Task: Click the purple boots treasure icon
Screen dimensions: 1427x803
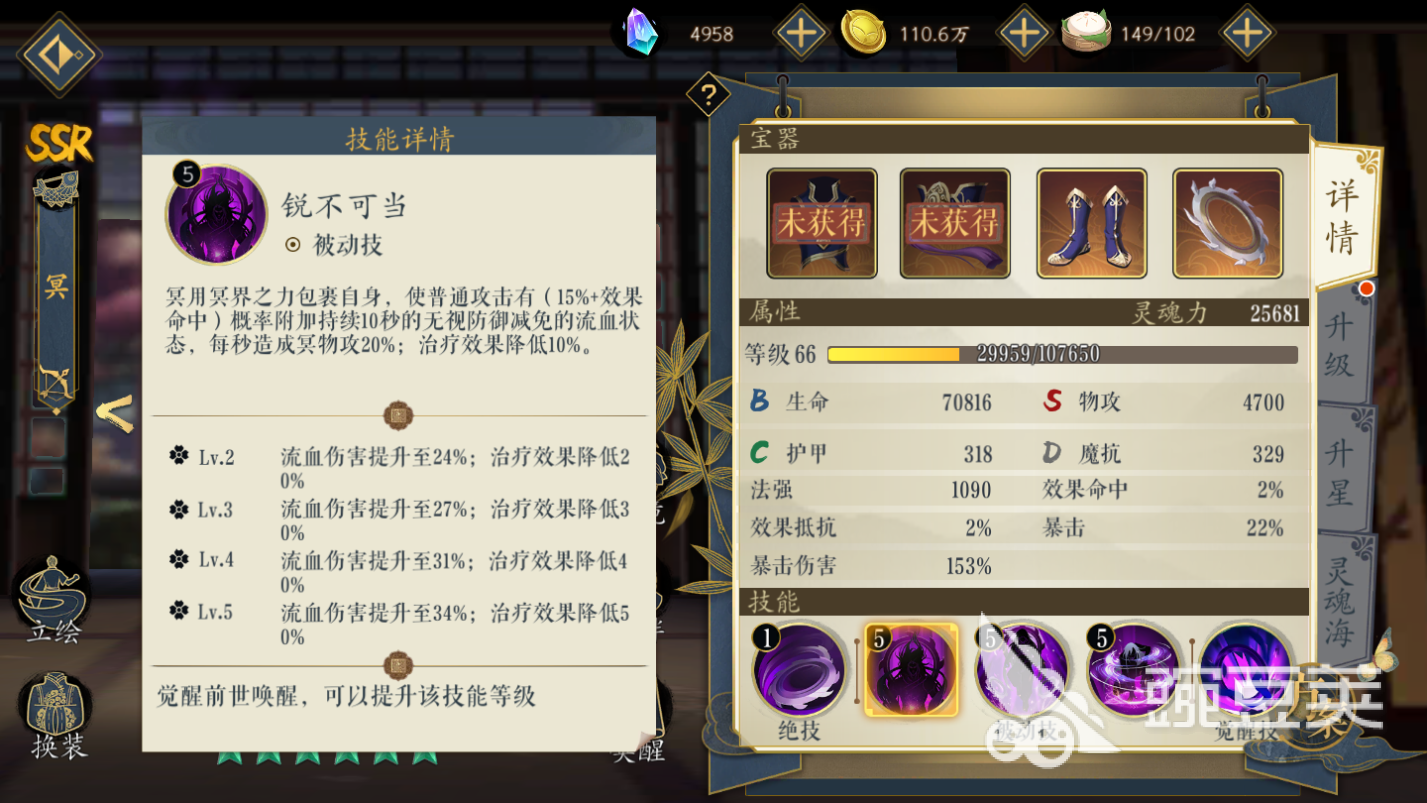Action: [x=1092, y=222]
